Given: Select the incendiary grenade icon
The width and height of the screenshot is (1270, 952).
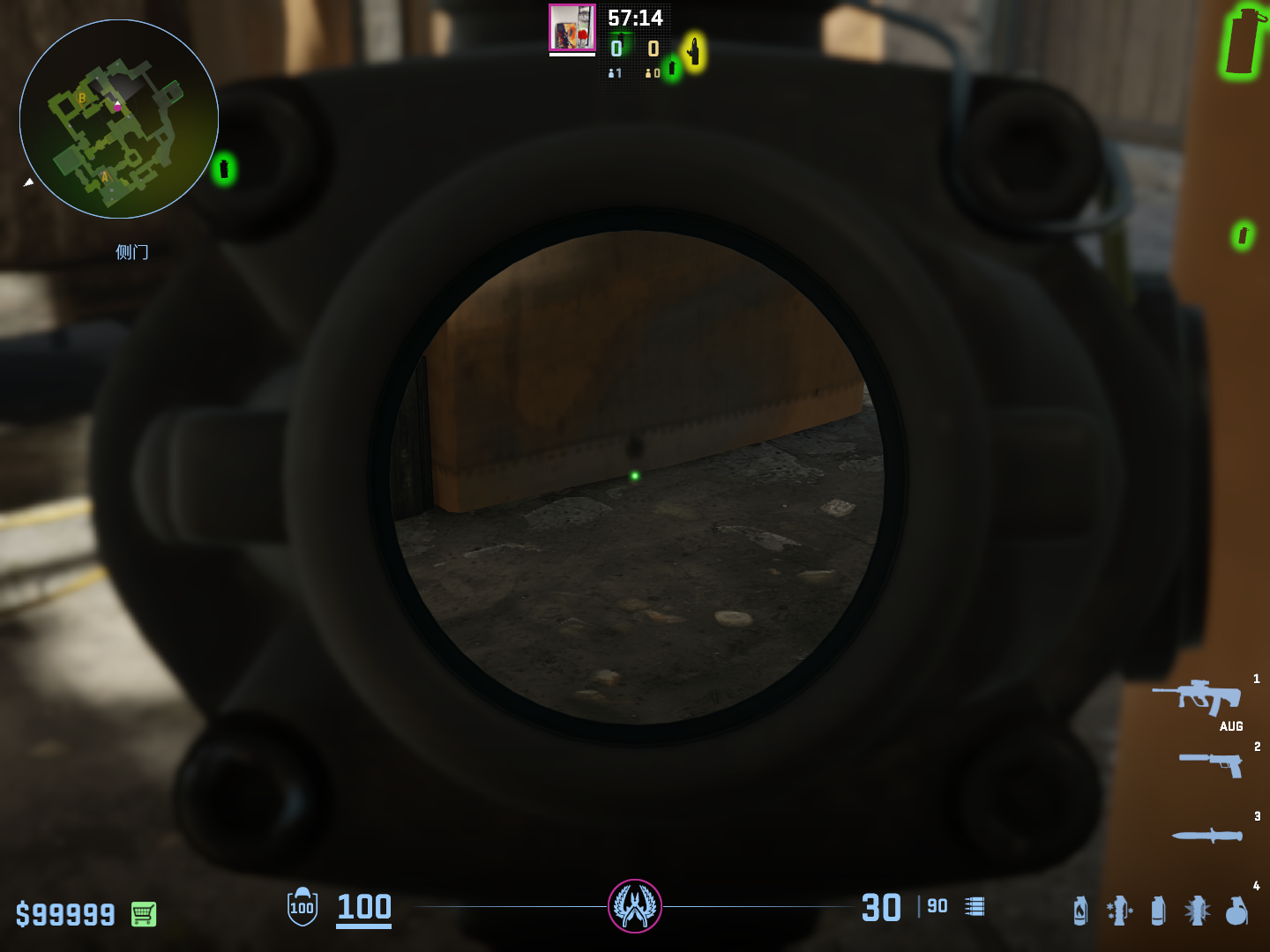Looking at the screenshot, I should click(x=1080, y=910).
